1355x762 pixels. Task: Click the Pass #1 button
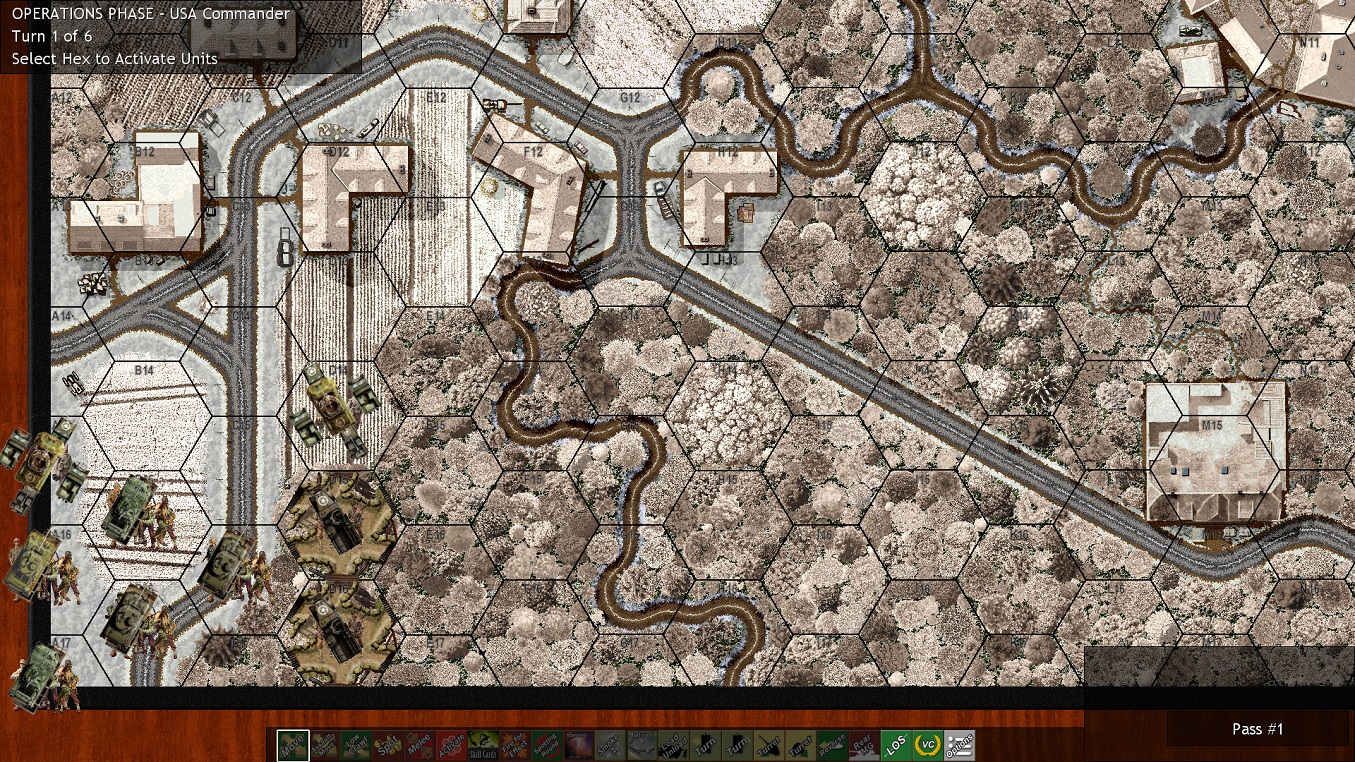[1257, 729]
